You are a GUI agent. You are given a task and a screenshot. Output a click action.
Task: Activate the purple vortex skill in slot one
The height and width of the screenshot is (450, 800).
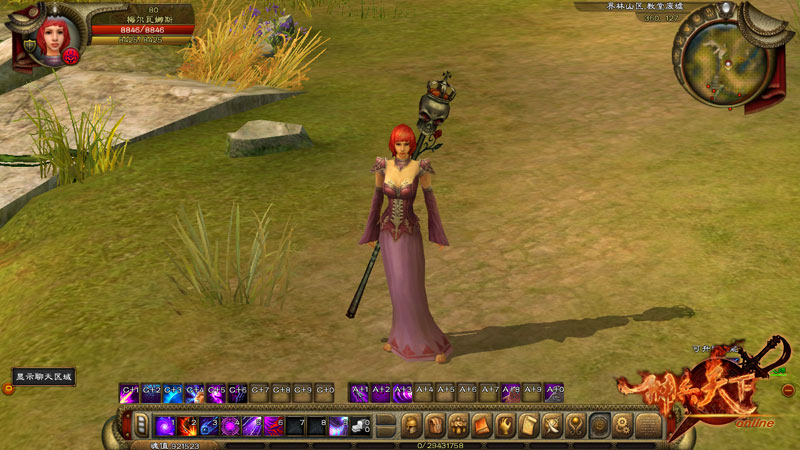coord(166,425)
